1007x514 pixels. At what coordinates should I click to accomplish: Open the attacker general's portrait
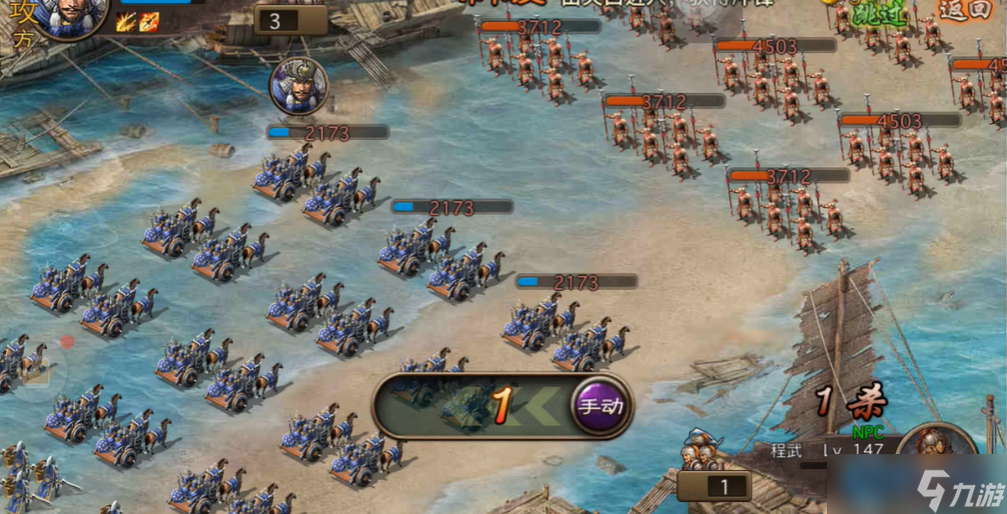point(72,16)
